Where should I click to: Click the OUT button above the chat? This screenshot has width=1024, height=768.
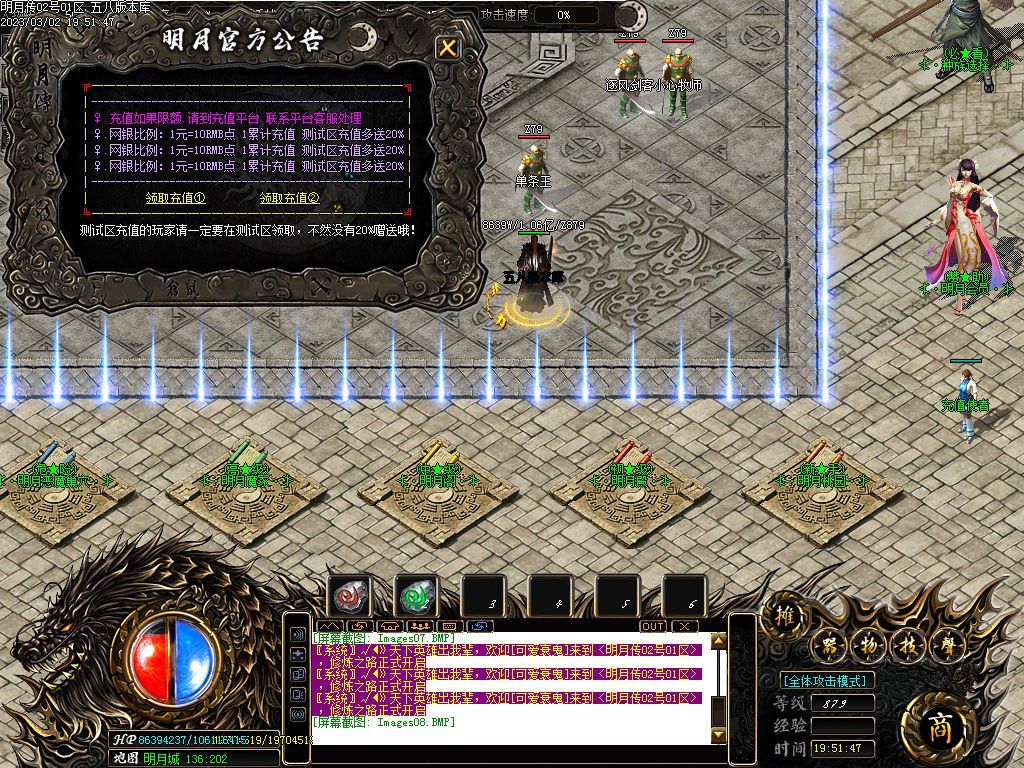pos(653,626)
